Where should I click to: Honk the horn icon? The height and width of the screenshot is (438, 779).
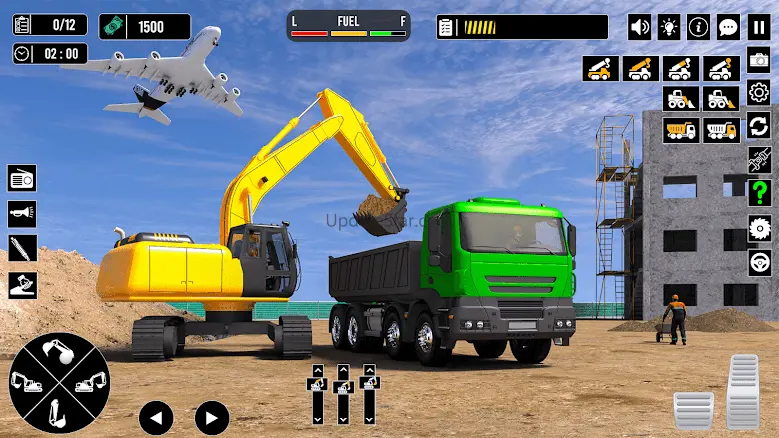tap(22, 213)
